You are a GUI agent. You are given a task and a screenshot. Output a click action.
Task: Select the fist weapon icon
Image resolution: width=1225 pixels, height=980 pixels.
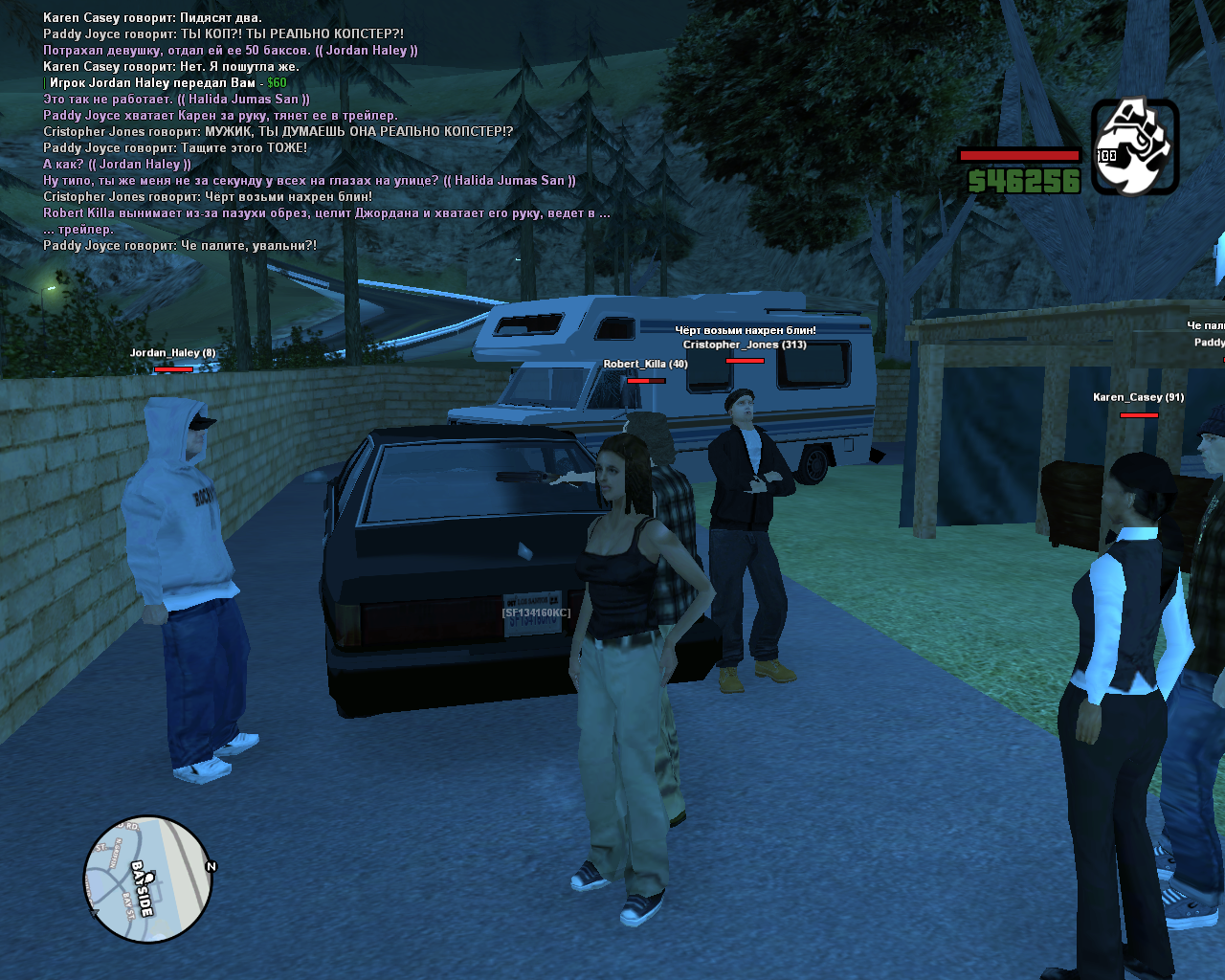(x=1134, y=146)
